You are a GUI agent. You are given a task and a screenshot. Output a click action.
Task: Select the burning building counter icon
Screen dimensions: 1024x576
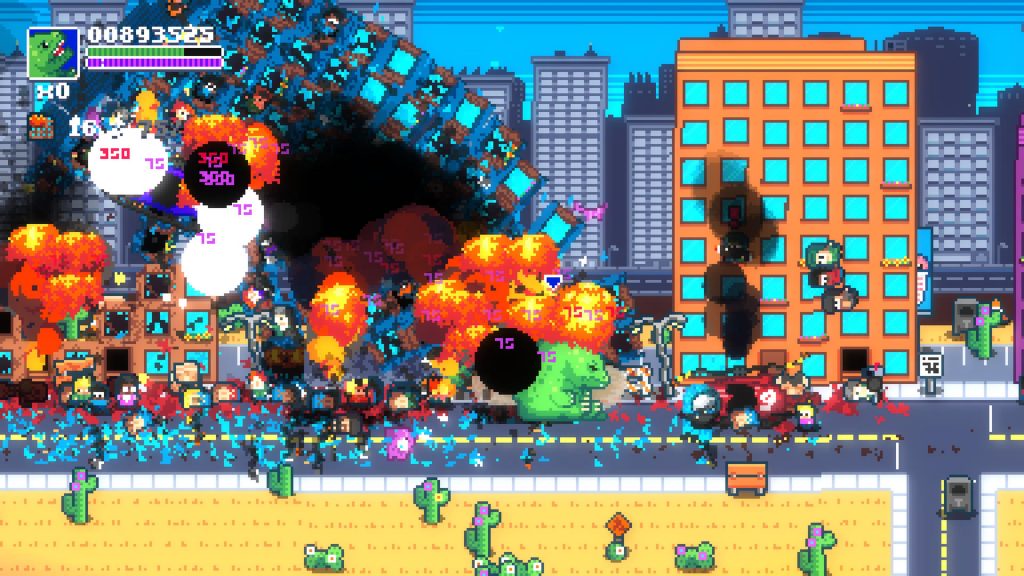point(42,126)
